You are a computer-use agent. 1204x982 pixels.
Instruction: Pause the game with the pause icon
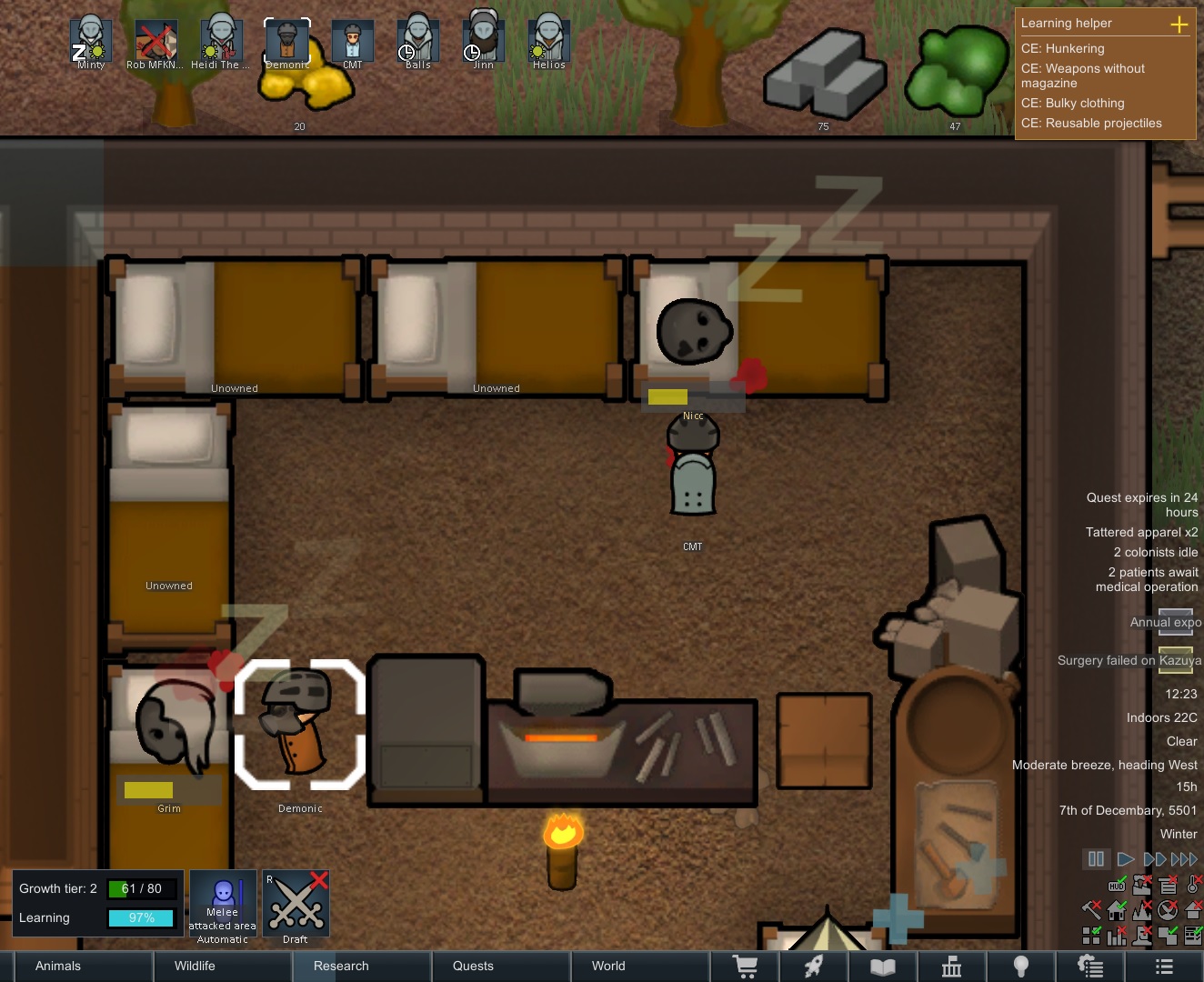(x=1096, y=858)
